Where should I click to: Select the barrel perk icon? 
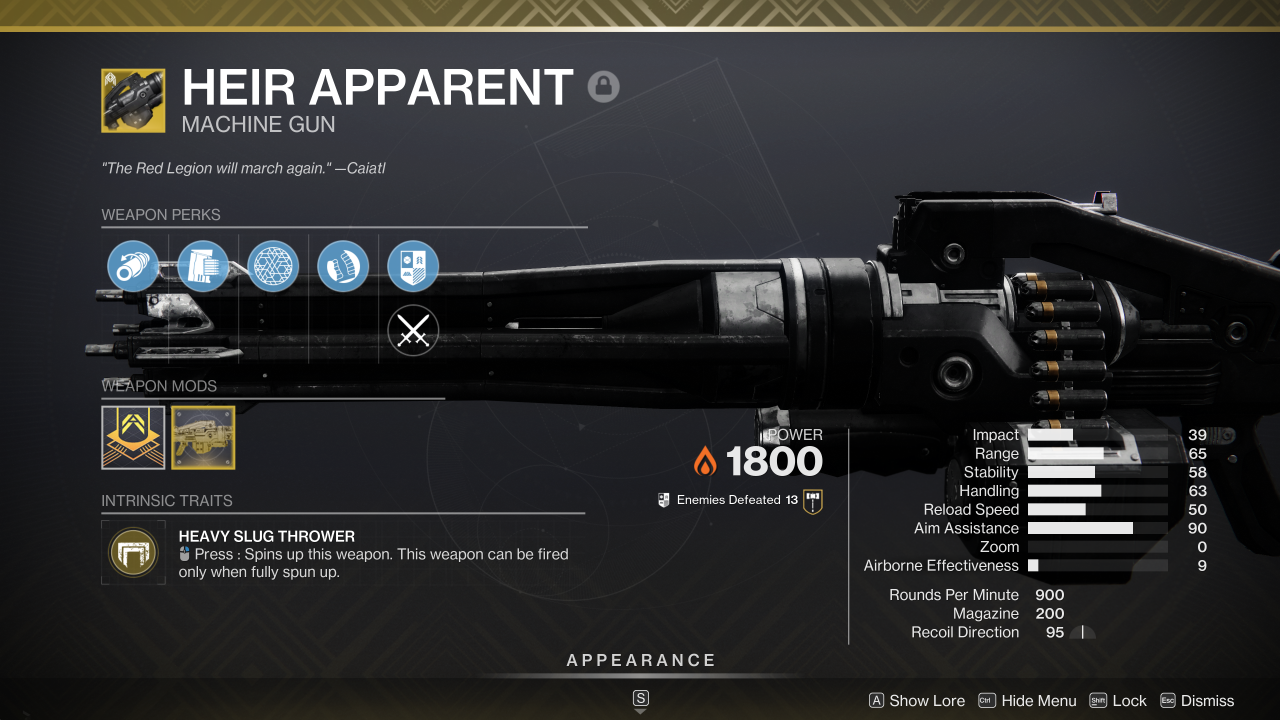[133, 266]
